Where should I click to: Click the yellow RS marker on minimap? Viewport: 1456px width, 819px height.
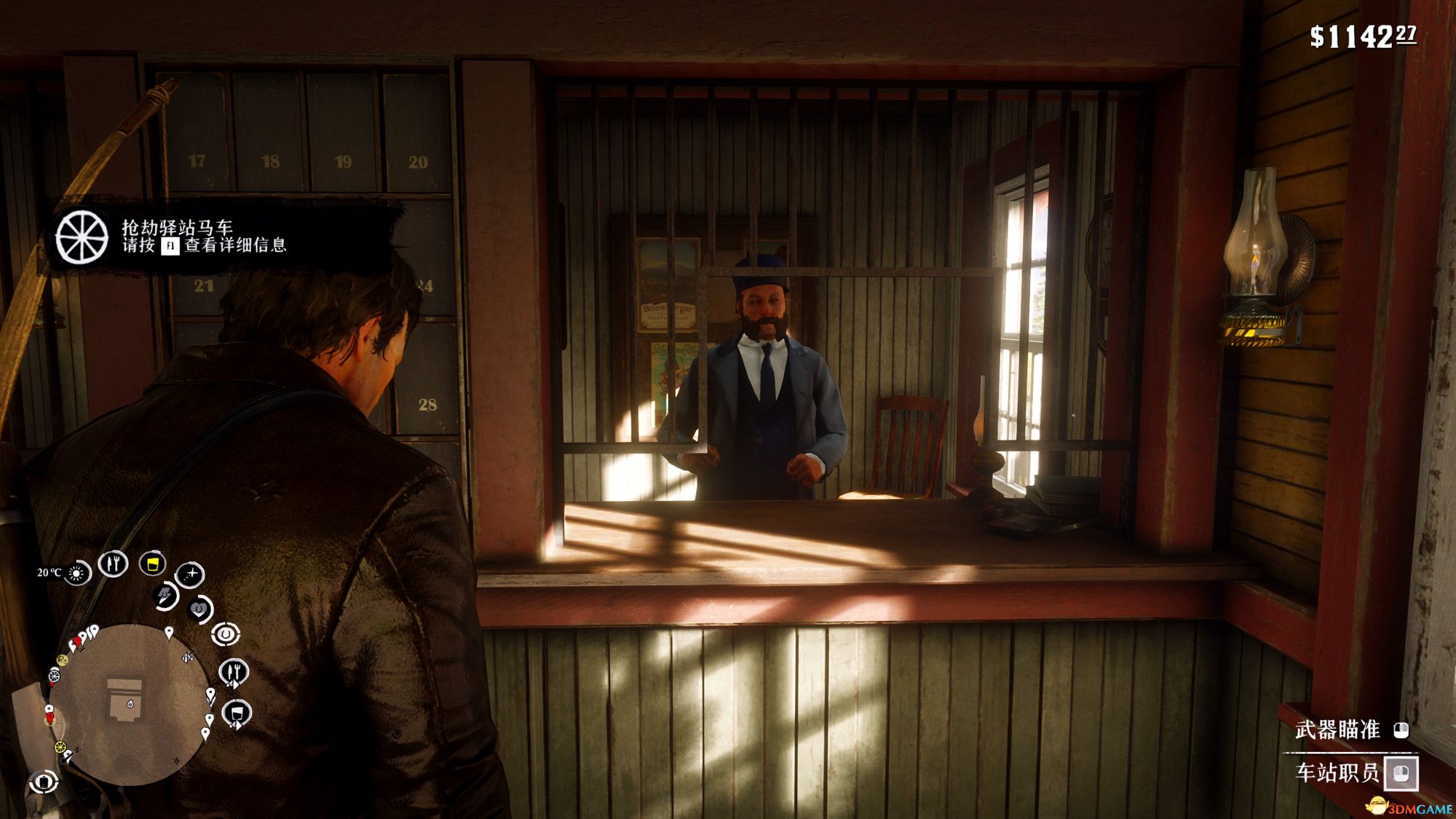point(63,660)
